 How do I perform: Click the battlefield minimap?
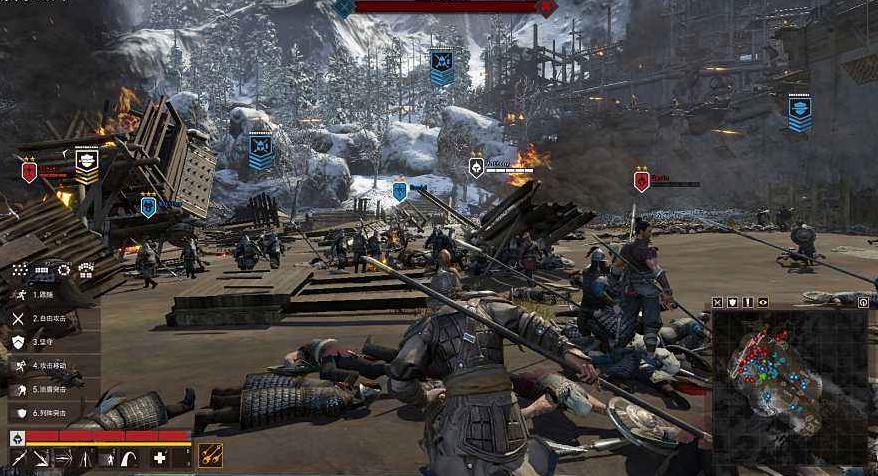[790, 385]
